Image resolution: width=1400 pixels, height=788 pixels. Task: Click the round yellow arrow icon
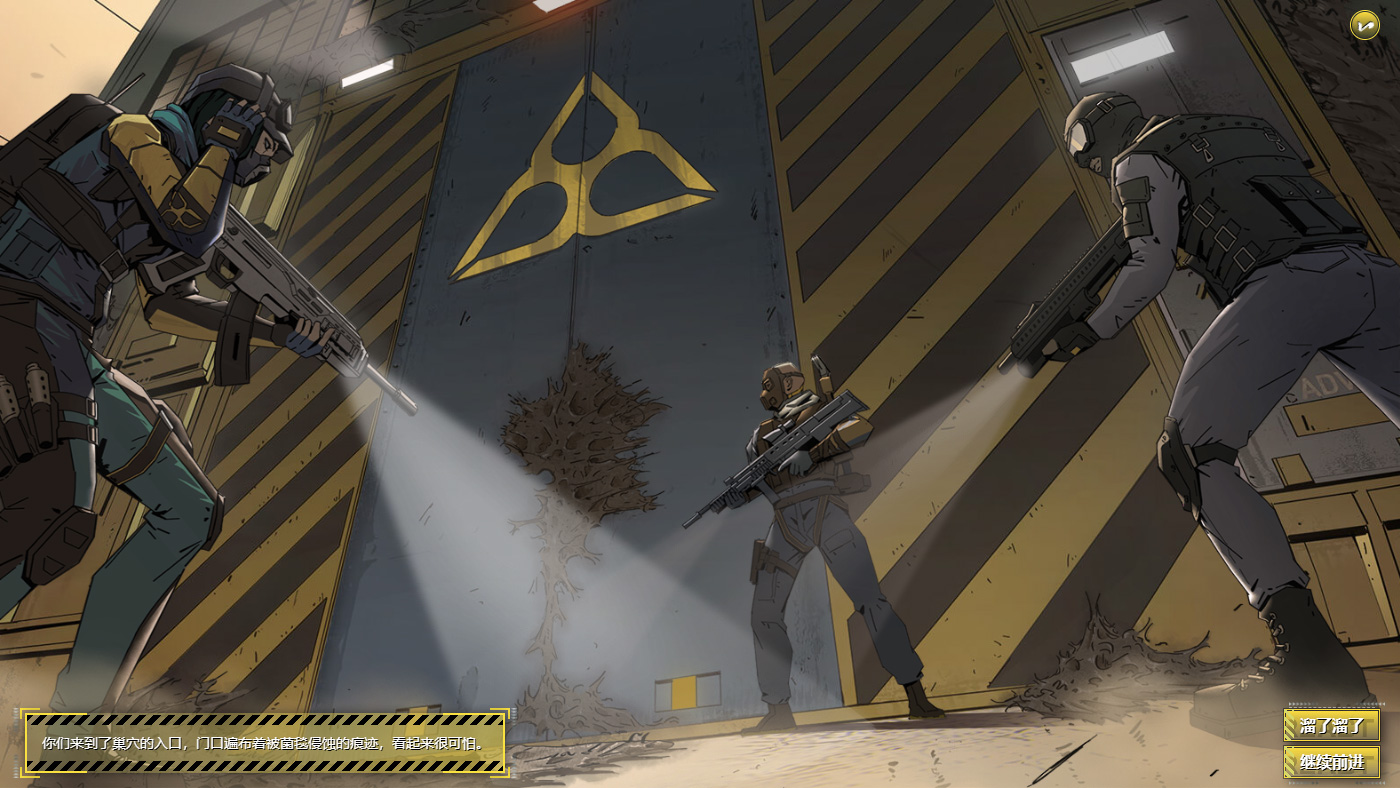pos(1364,25)
